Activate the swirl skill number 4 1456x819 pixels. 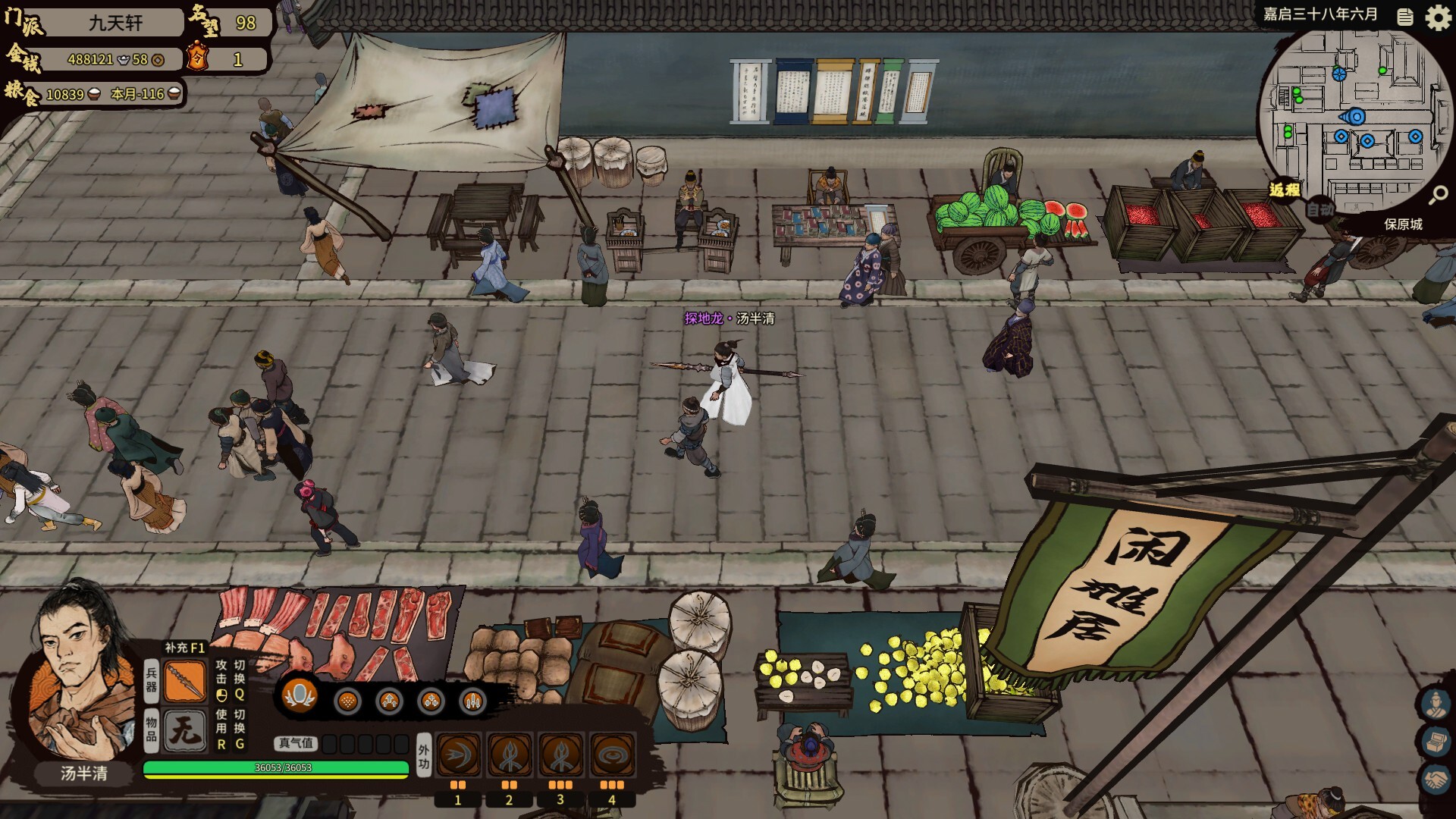(x=612, y=755)
